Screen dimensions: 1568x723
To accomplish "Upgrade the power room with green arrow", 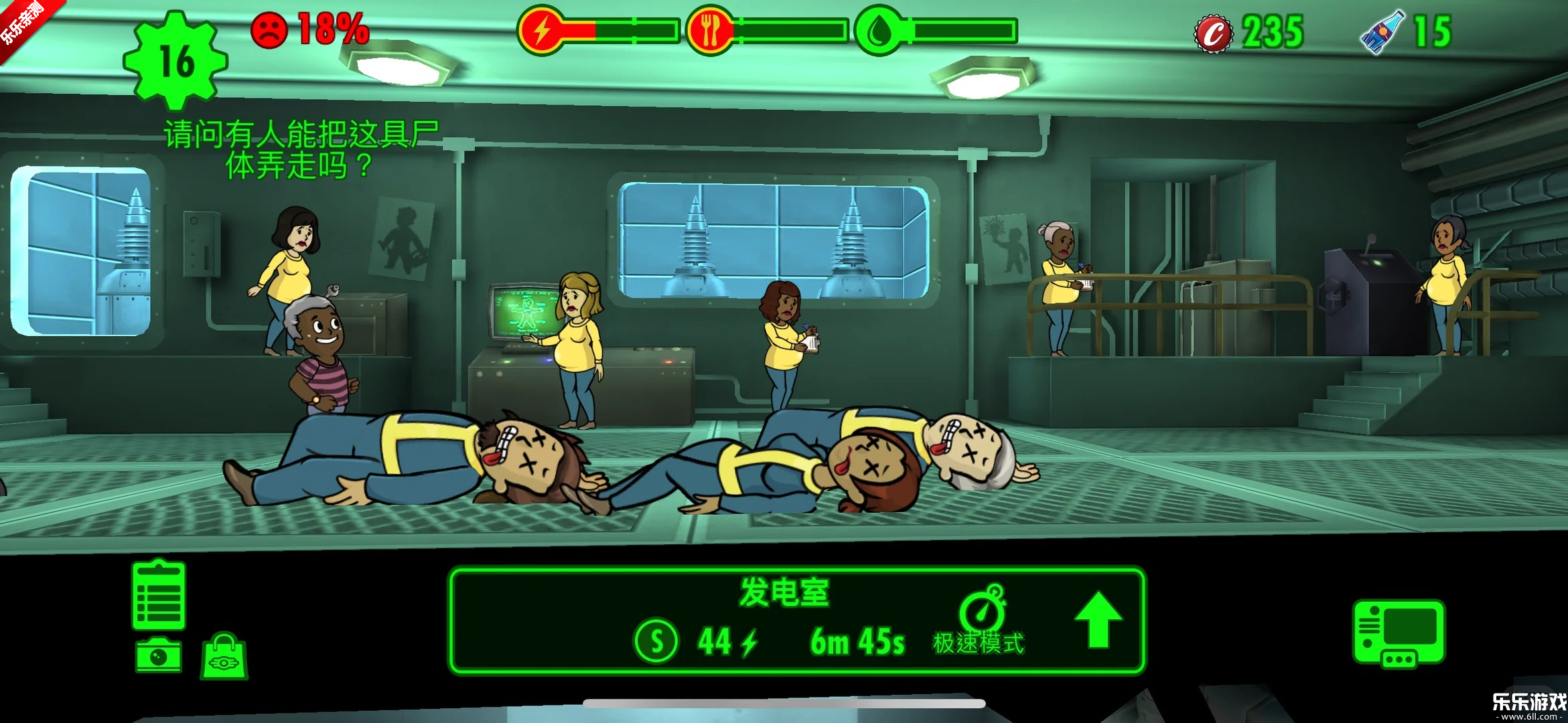I will 1098,620.
